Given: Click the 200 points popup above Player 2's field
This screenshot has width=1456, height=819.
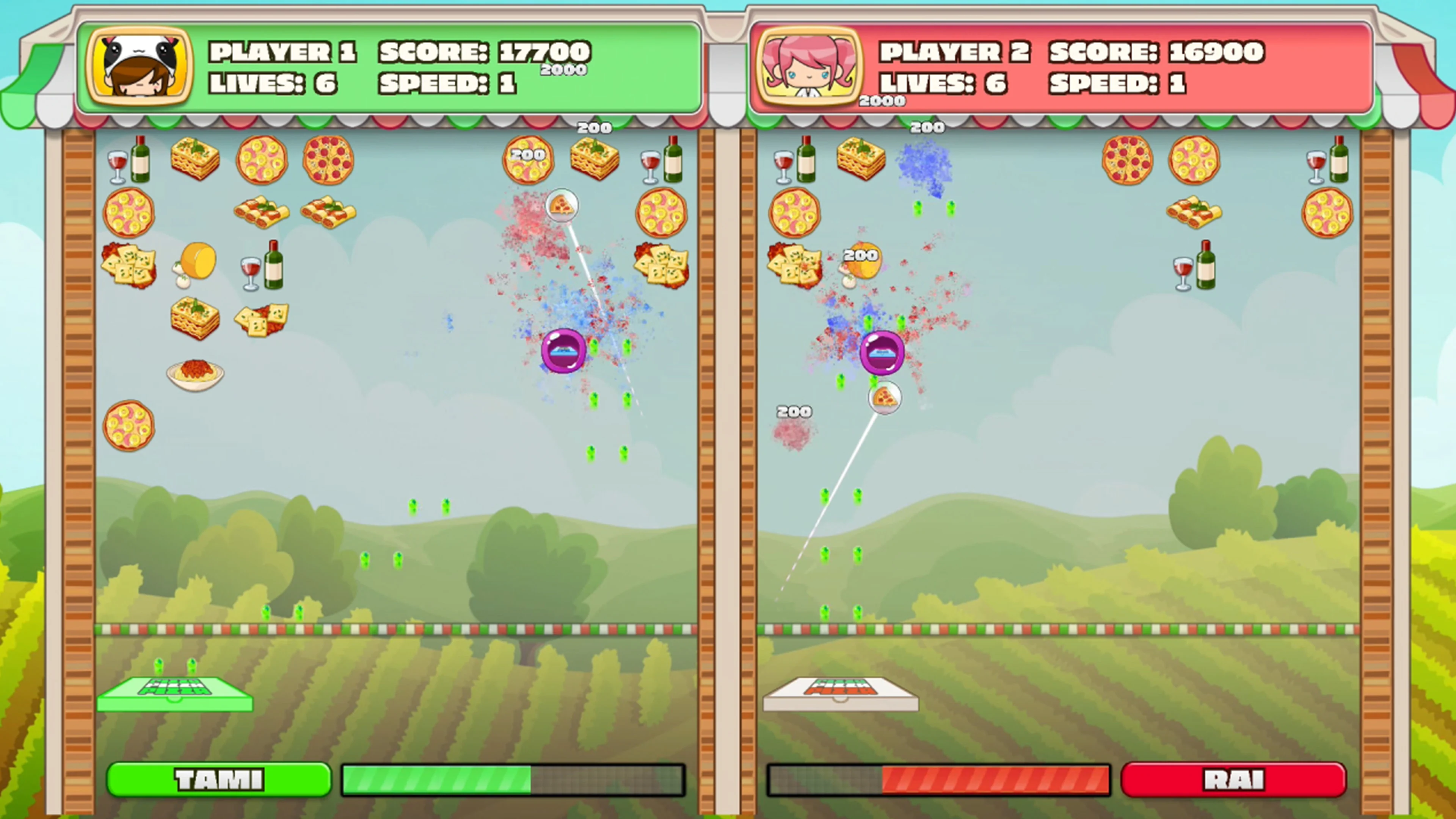Looking at the screenshot, I should tap(927, 127).
